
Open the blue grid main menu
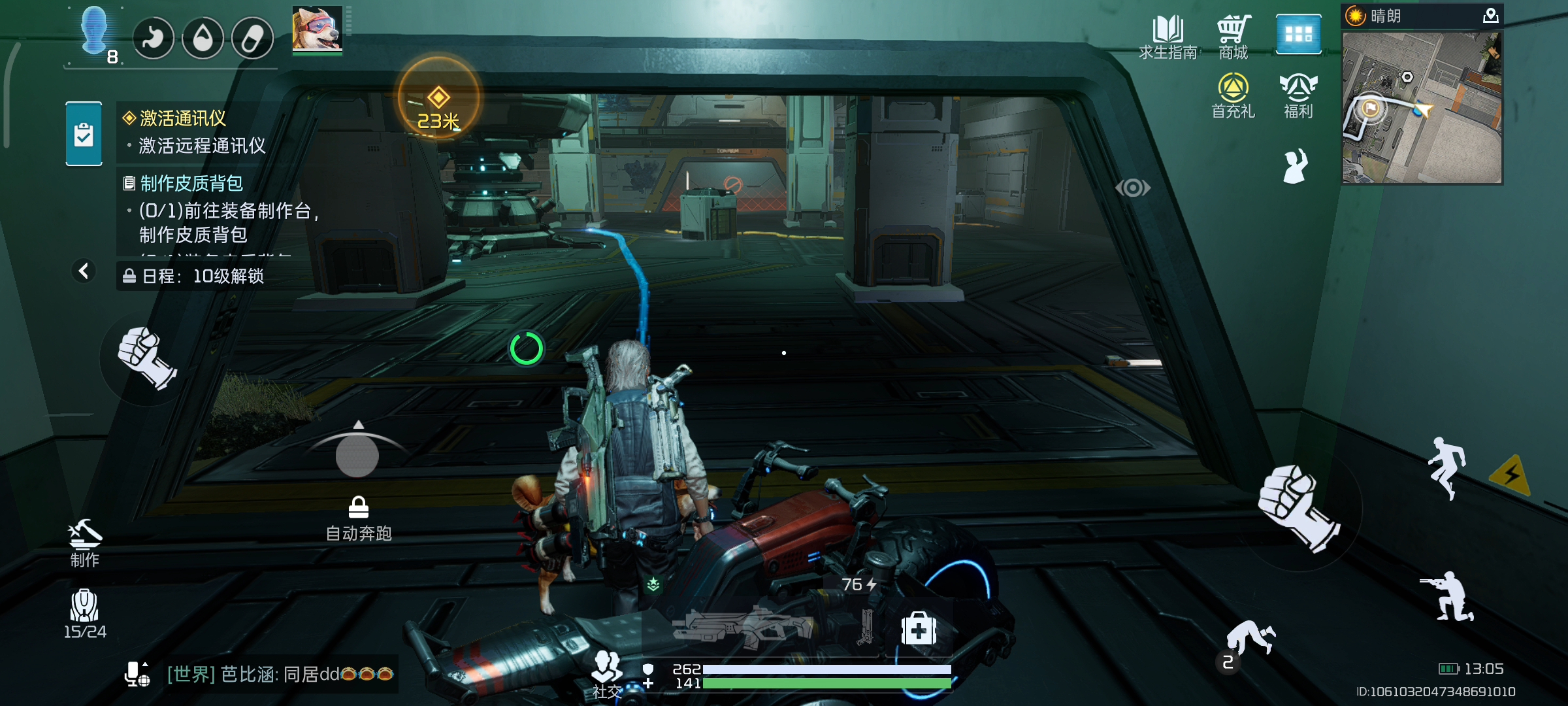[1298, 34]
